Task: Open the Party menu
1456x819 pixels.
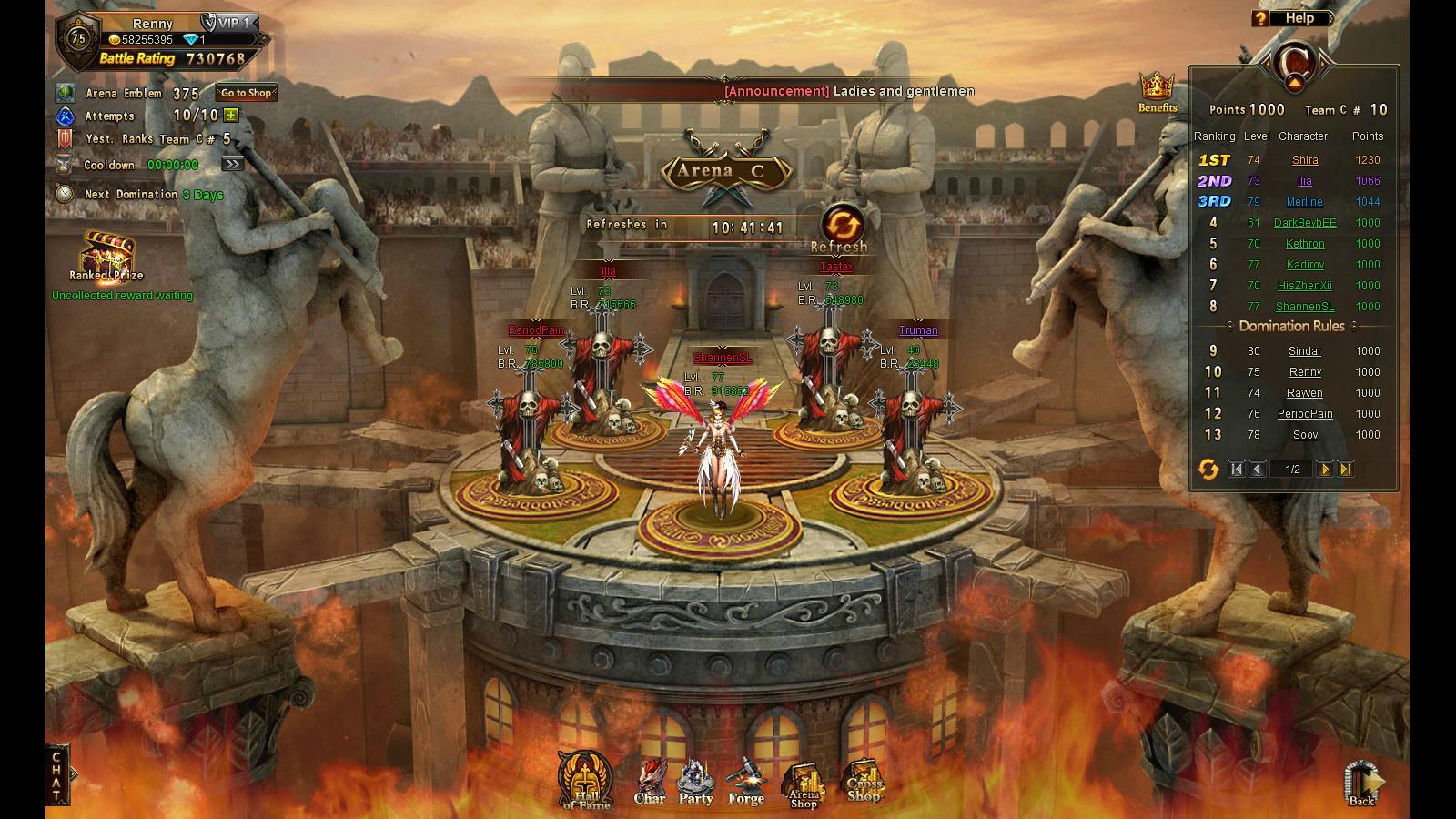Action: tap(696, 784)
